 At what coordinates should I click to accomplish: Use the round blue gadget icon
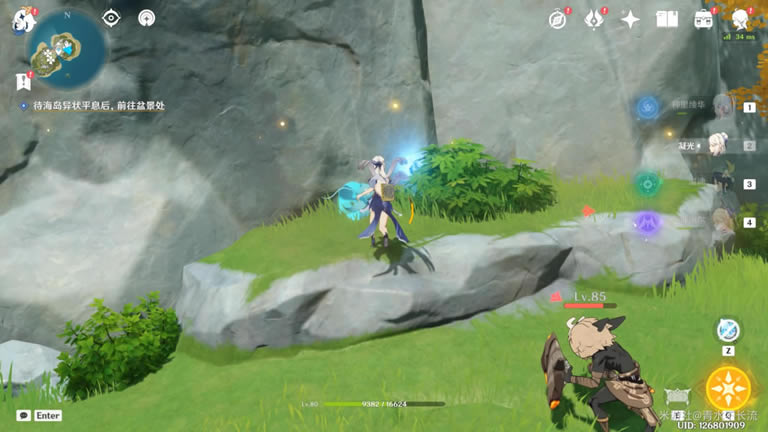click(728, 331)
